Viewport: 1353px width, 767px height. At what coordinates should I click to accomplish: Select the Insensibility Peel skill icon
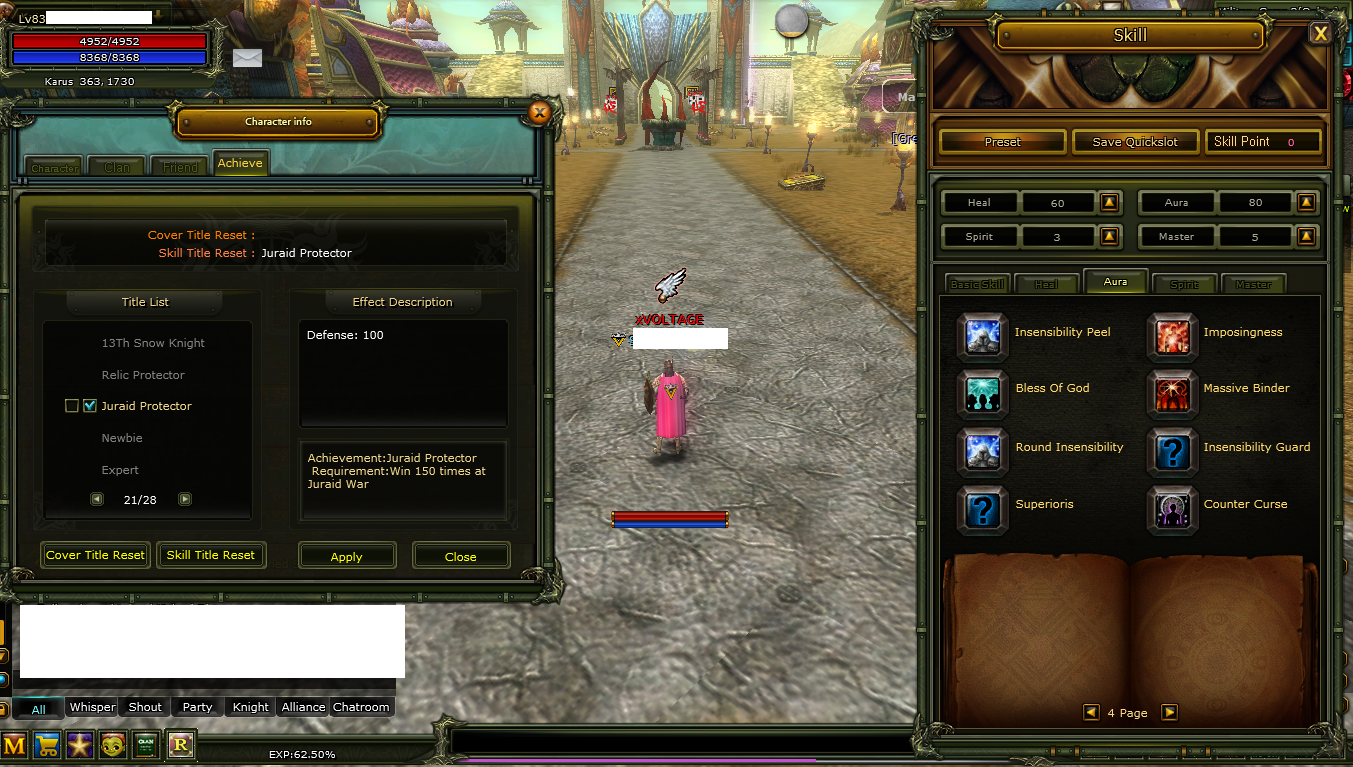click(982, 337)
